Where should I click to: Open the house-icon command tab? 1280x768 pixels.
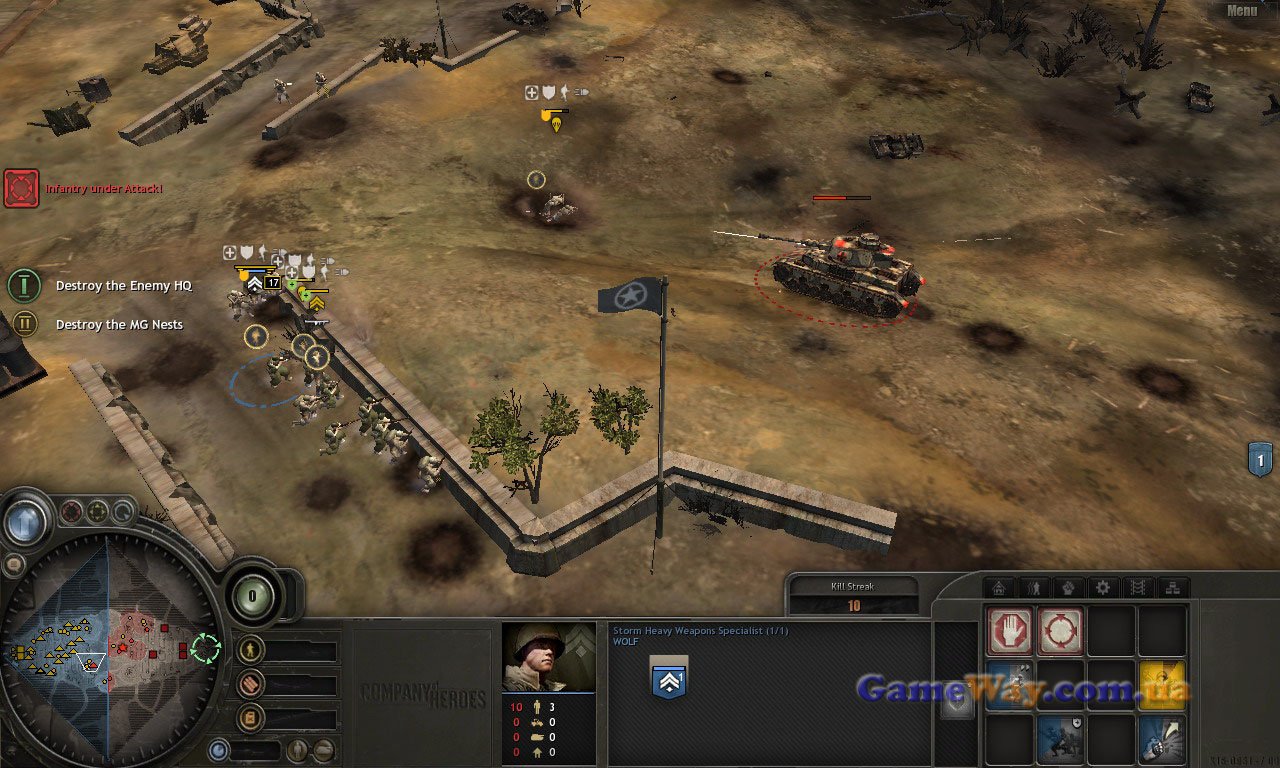tap(998, 588)
